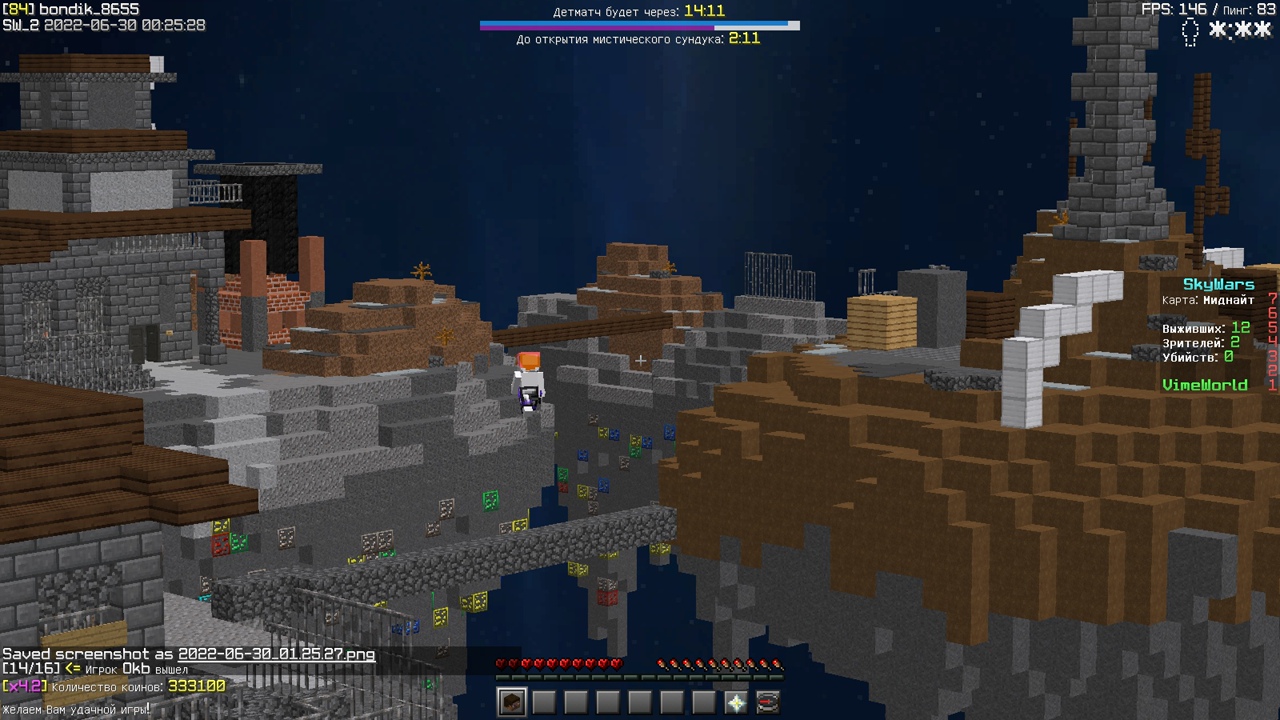Select the glowing star item slot
The width and height of the screenshot is (1280, 720).
[736, 702]
